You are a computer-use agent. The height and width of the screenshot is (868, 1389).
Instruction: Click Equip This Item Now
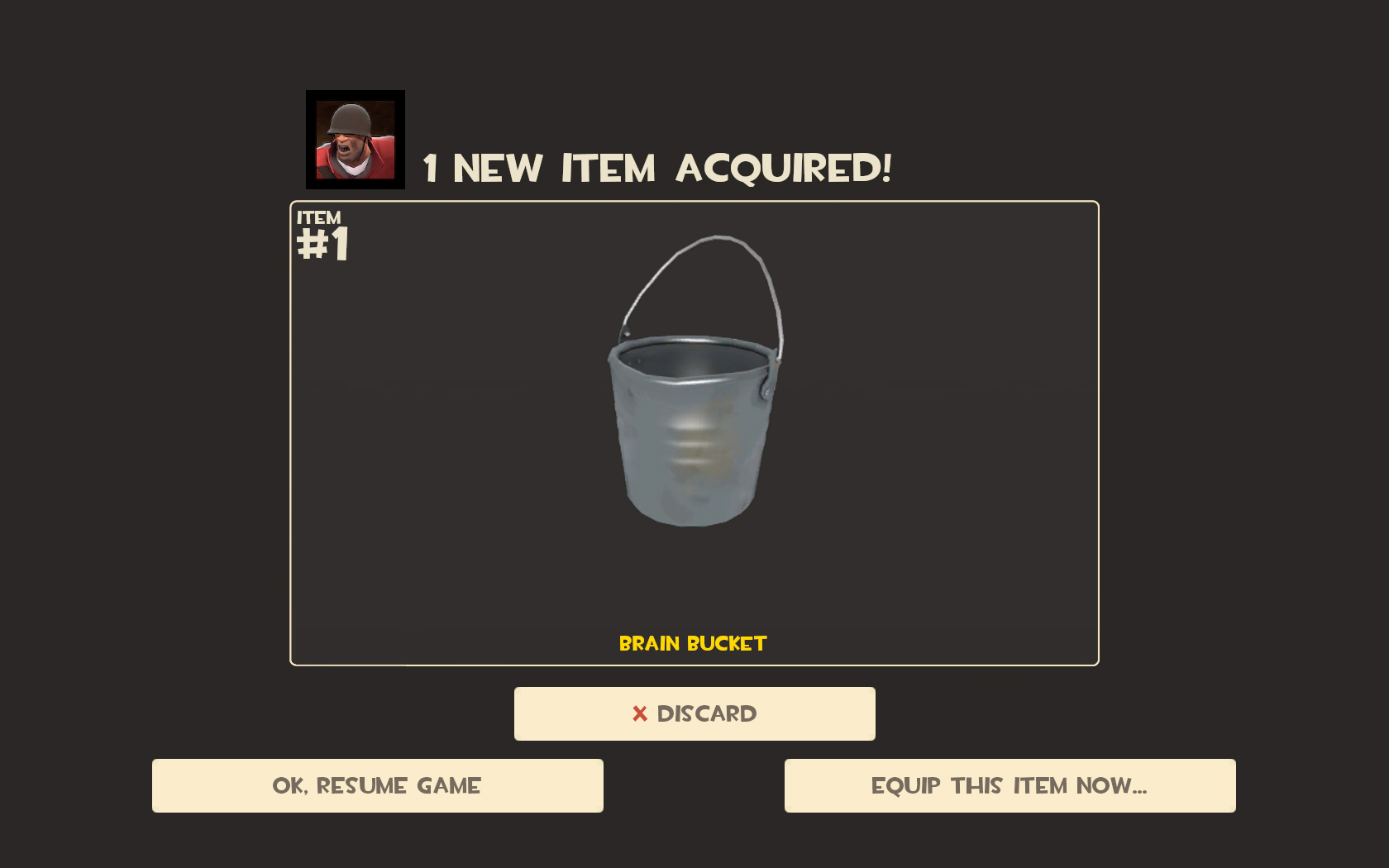[1010, 785]
